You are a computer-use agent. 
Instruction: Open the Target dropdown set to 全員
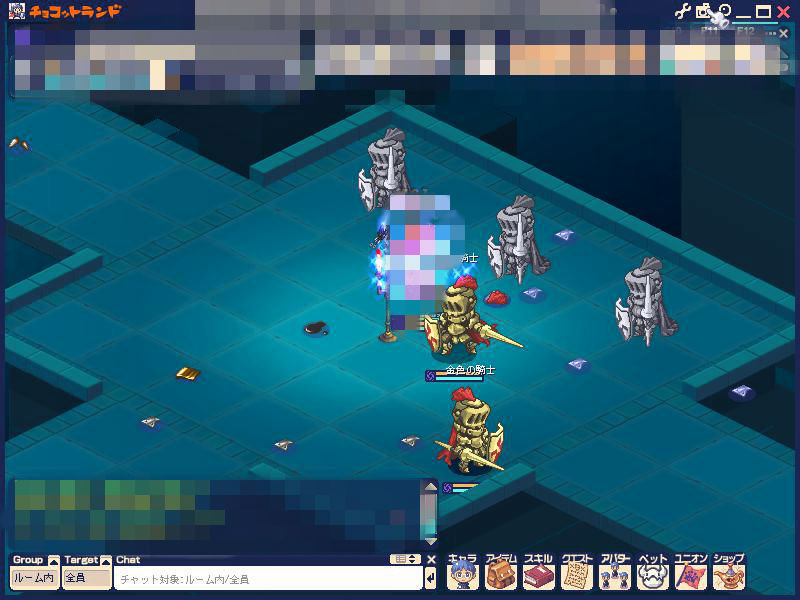(86, 578)
